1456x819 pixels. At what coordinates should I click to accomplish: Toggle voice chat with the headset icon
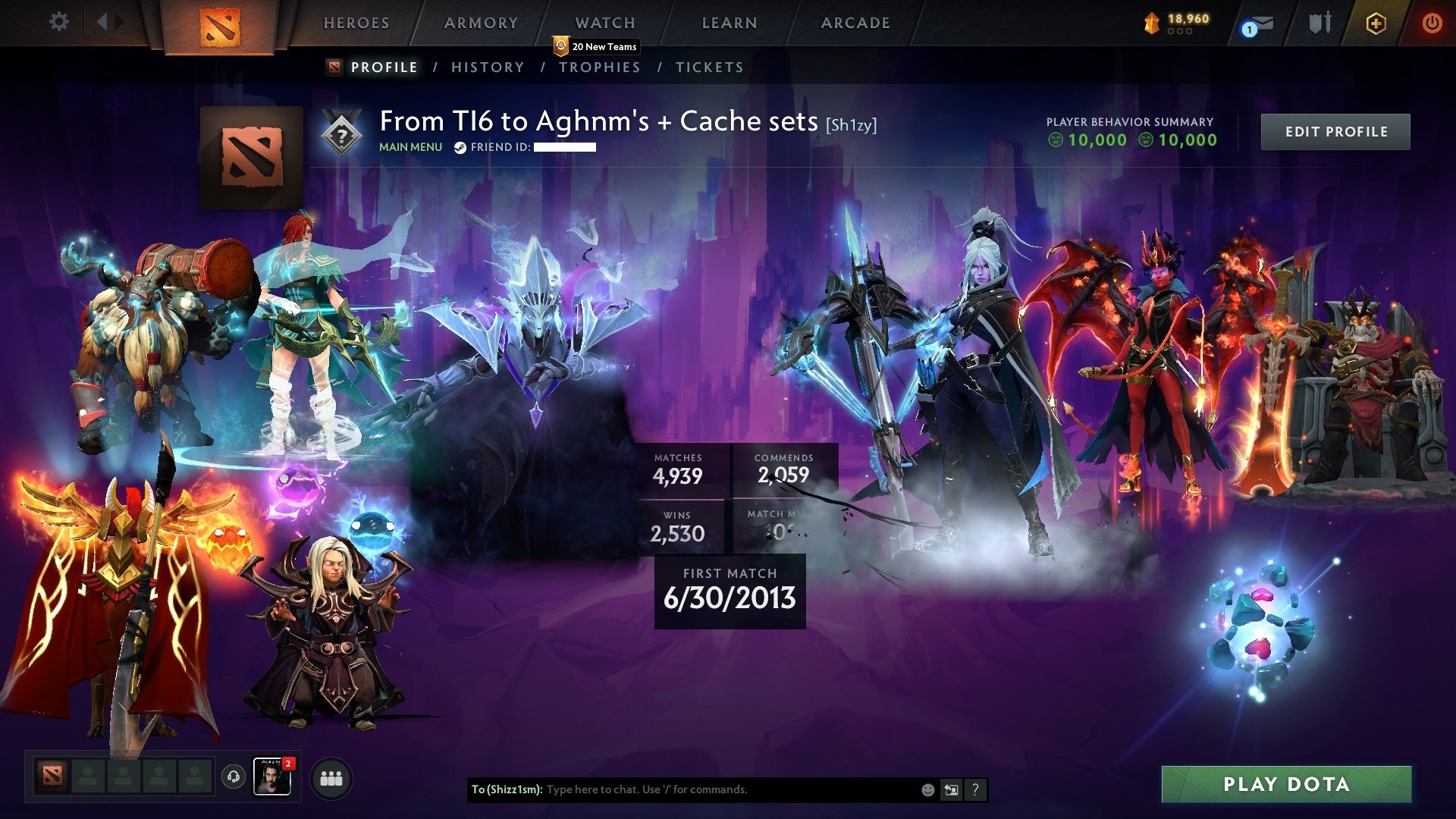[234, 778]
